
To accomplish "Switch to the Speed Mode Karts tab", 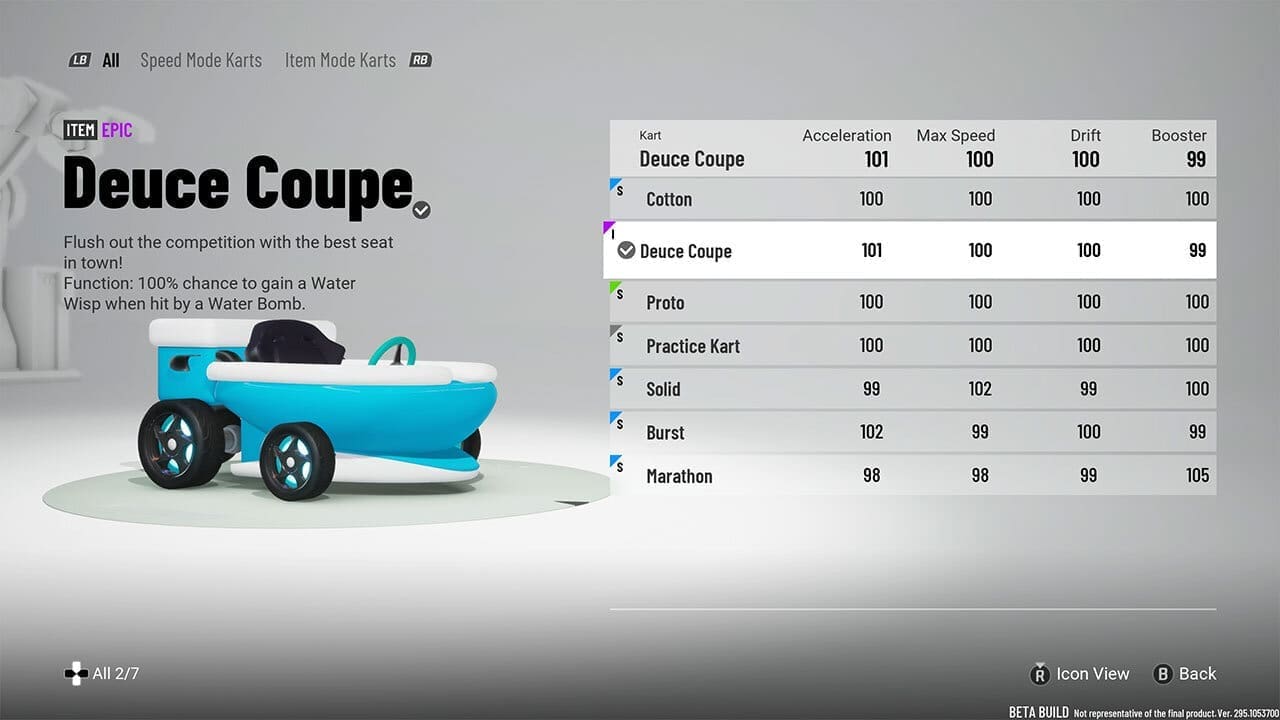I will coord(200,60).
